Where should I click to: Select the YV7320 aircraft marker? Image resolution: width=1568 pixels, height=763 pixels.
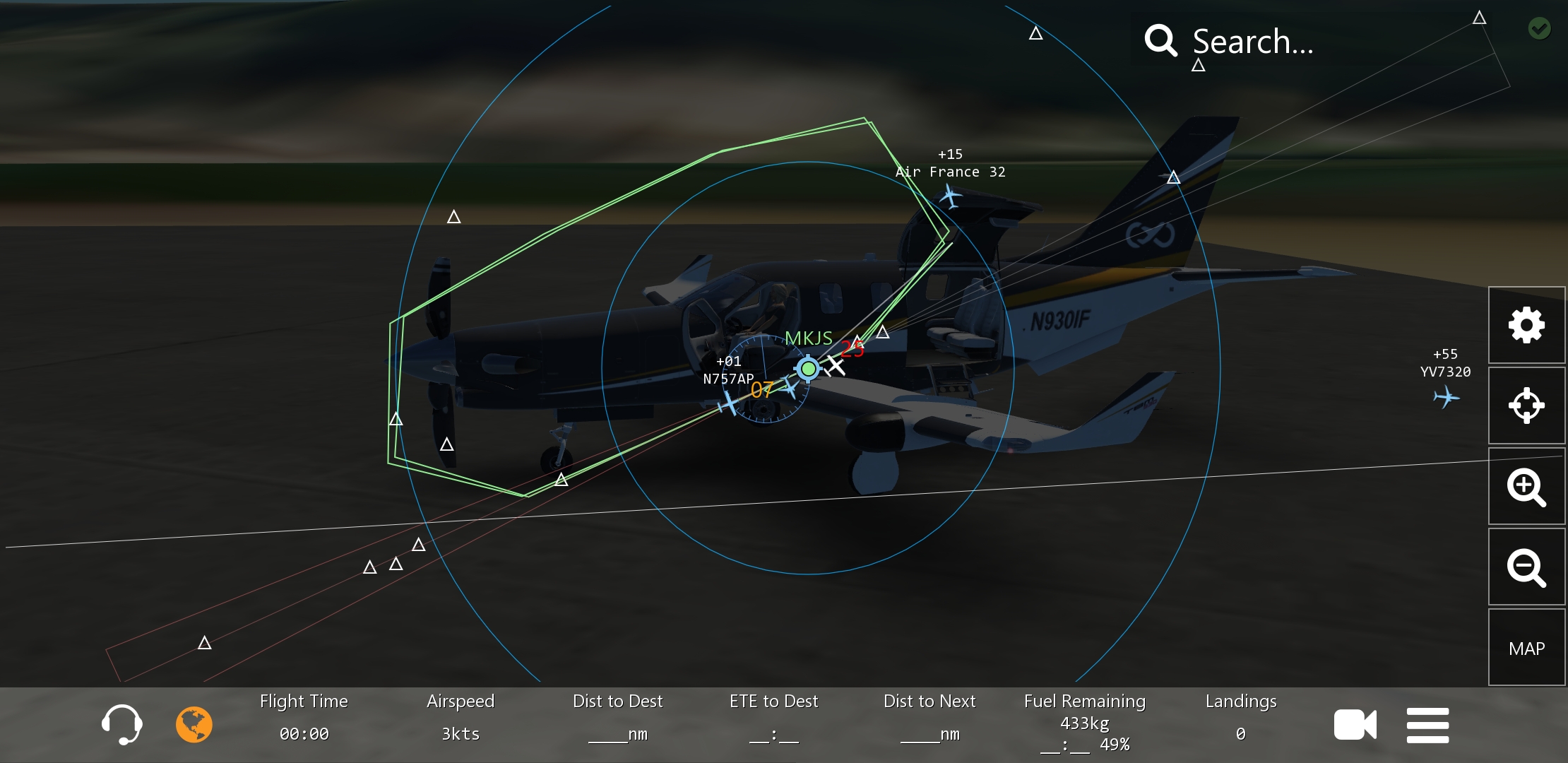[1446, 398]
